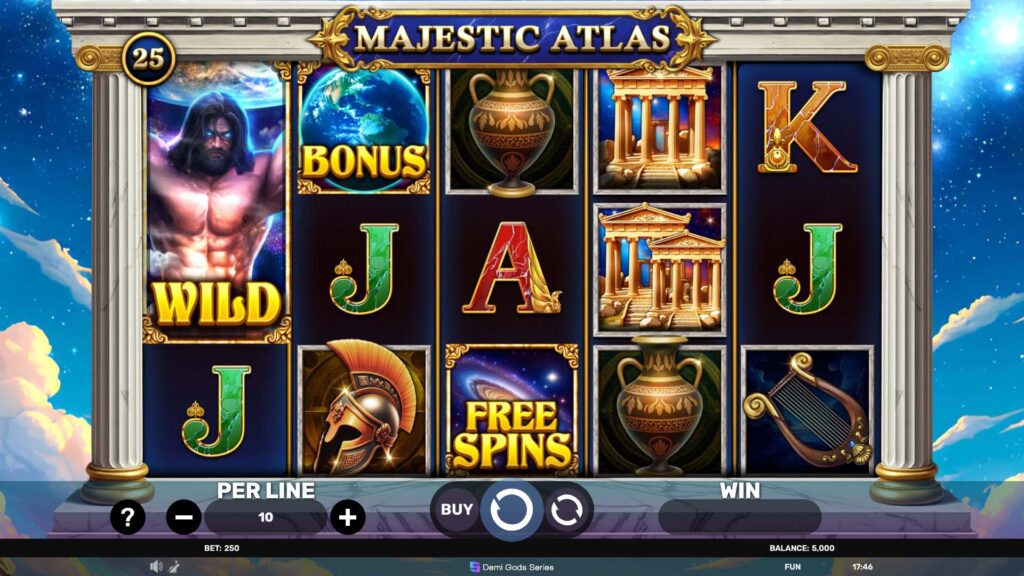Decrease the per line bet

183,517
